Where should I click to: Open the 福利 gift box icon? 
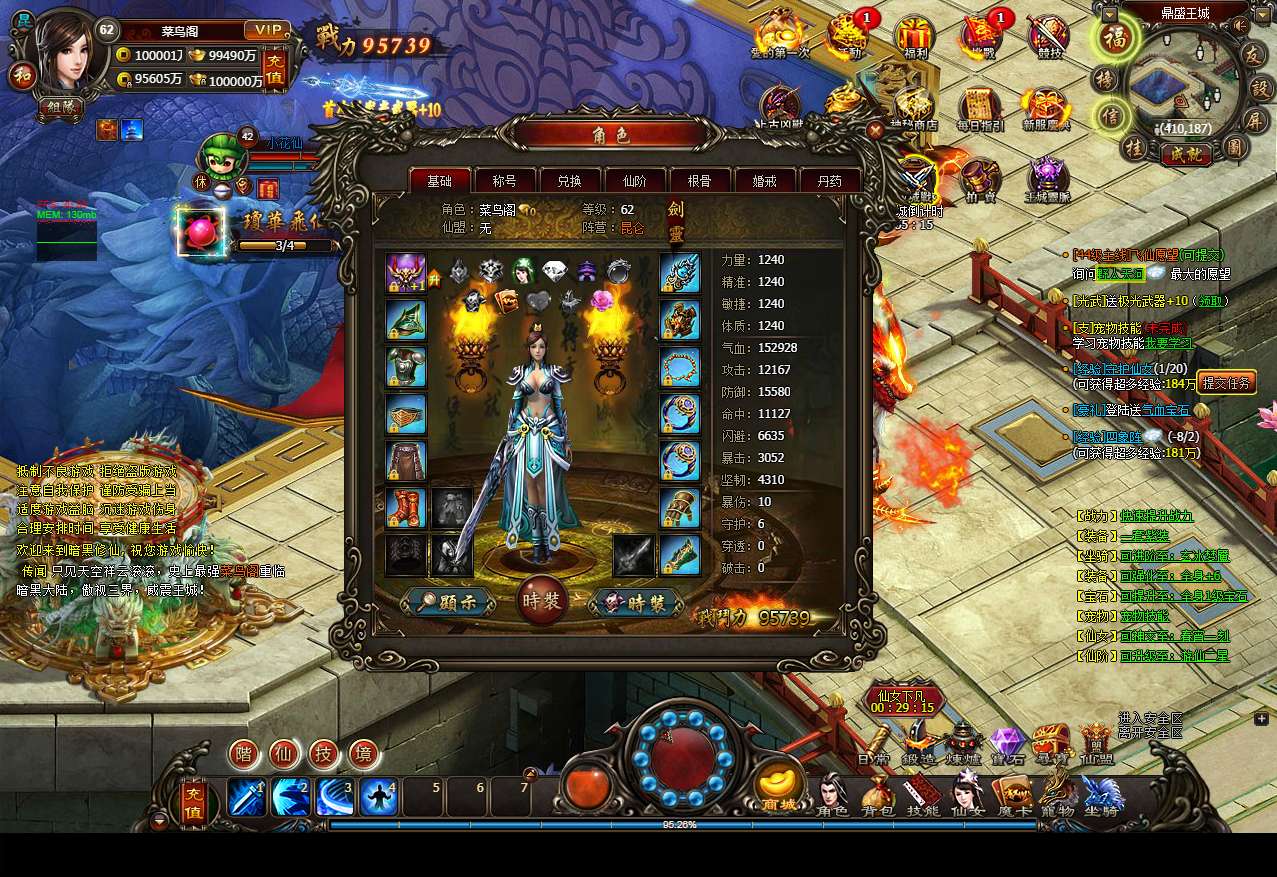[913, 37]
